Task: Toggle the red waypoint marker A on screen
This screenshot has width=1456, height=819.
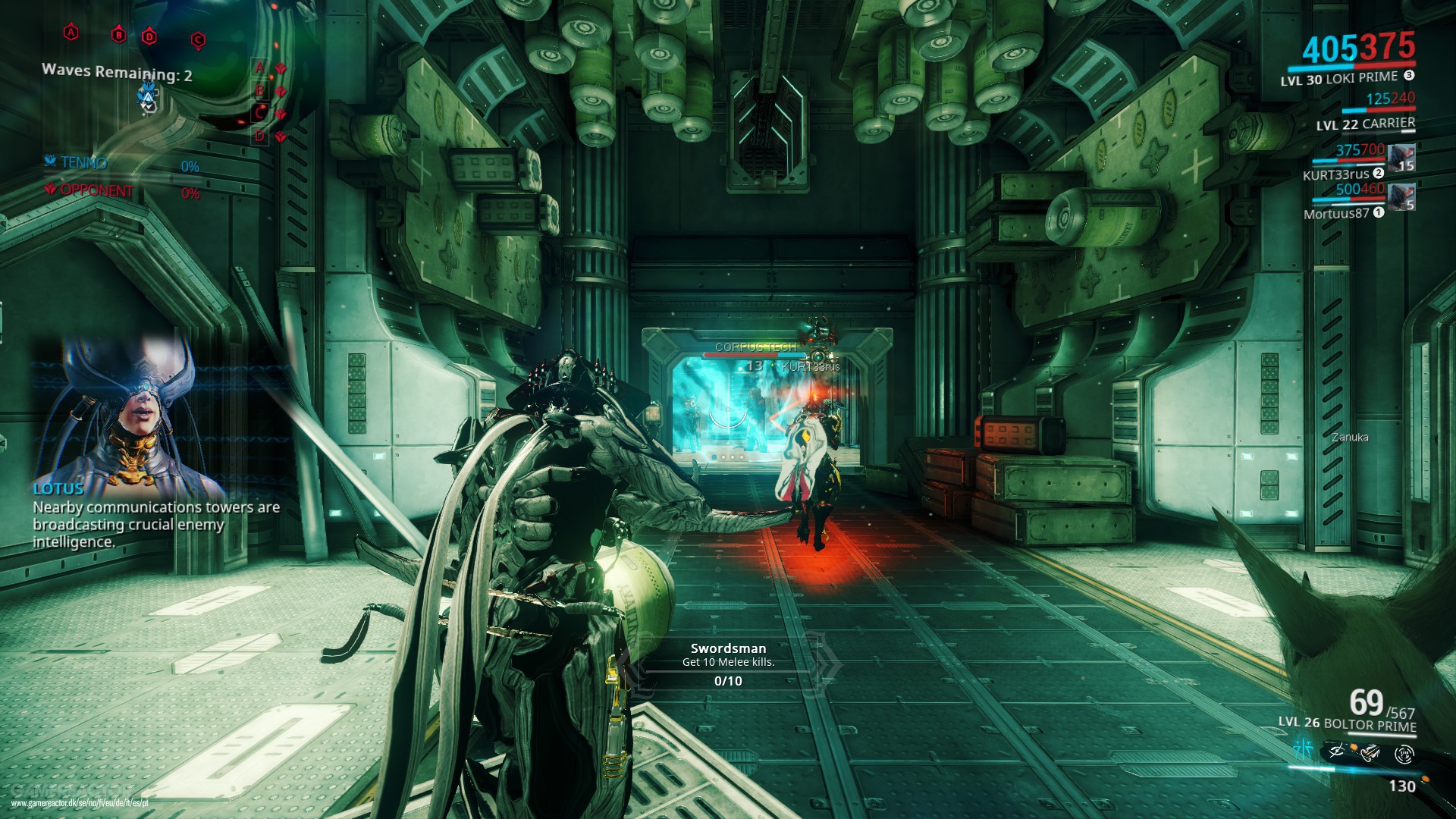Action: click(71, 33)
